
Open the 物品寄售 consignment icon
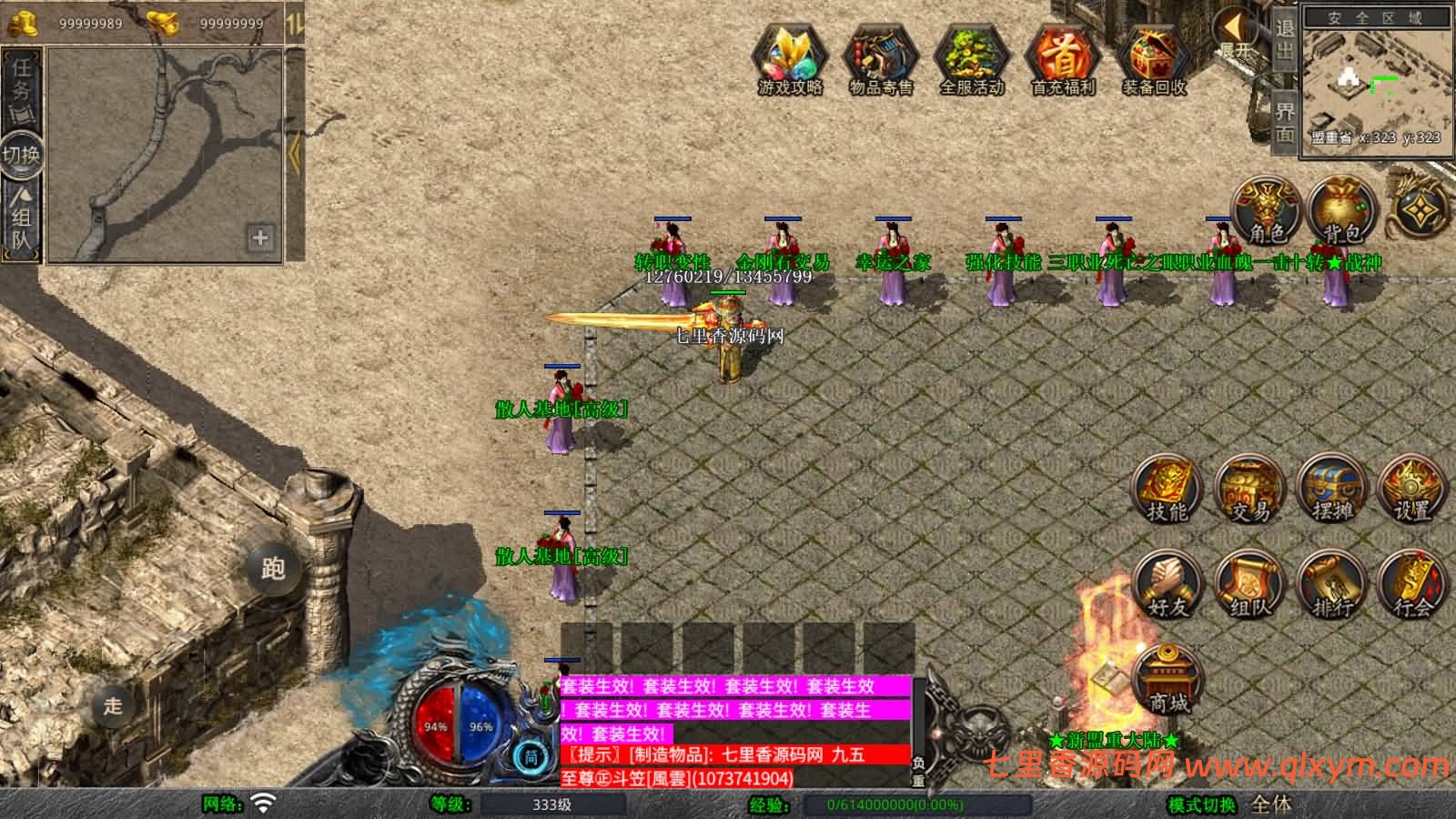click(880, 59)
